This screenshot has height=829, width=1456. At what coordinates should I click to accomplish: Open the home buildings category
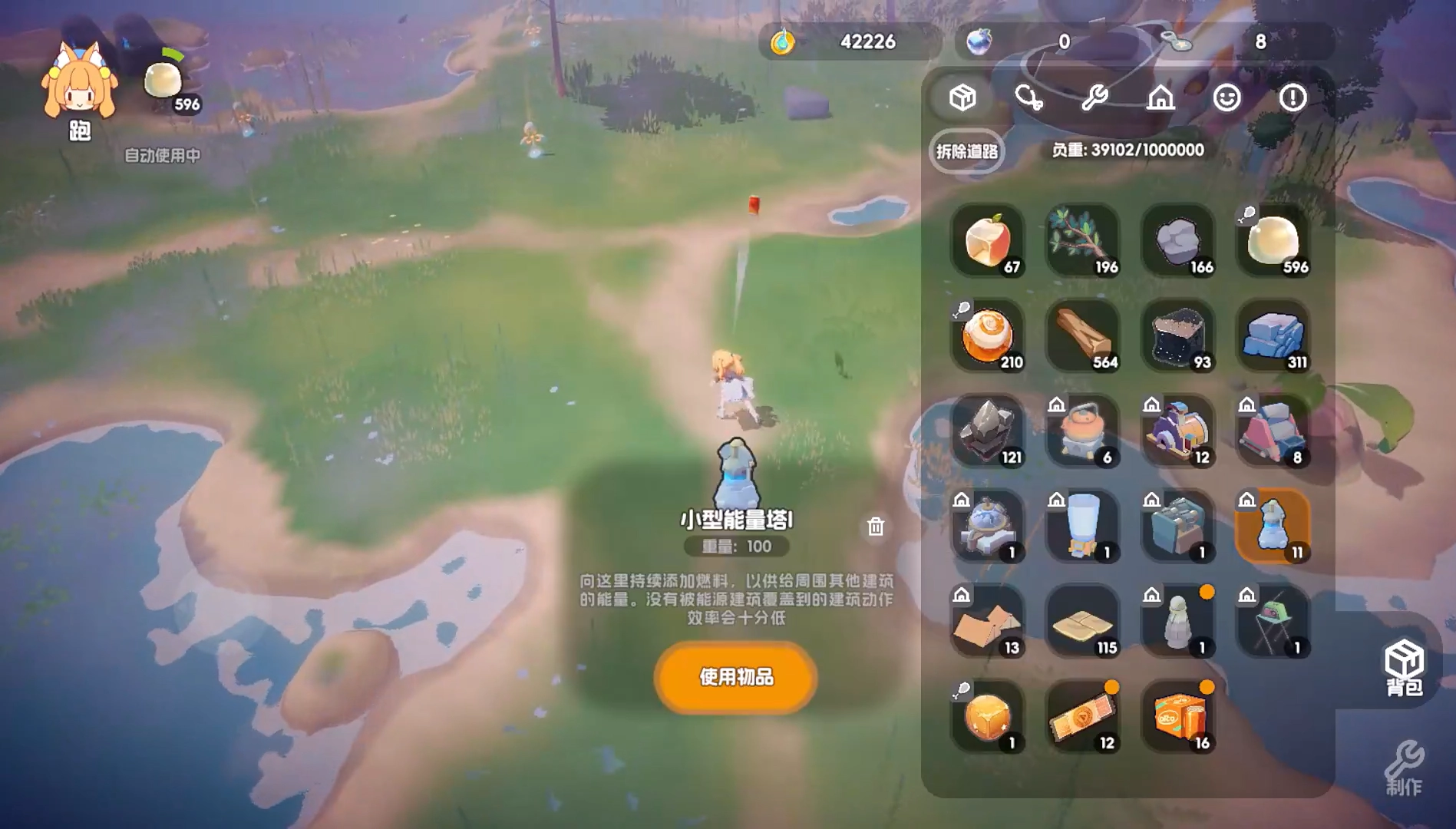tap(1161, 97)
